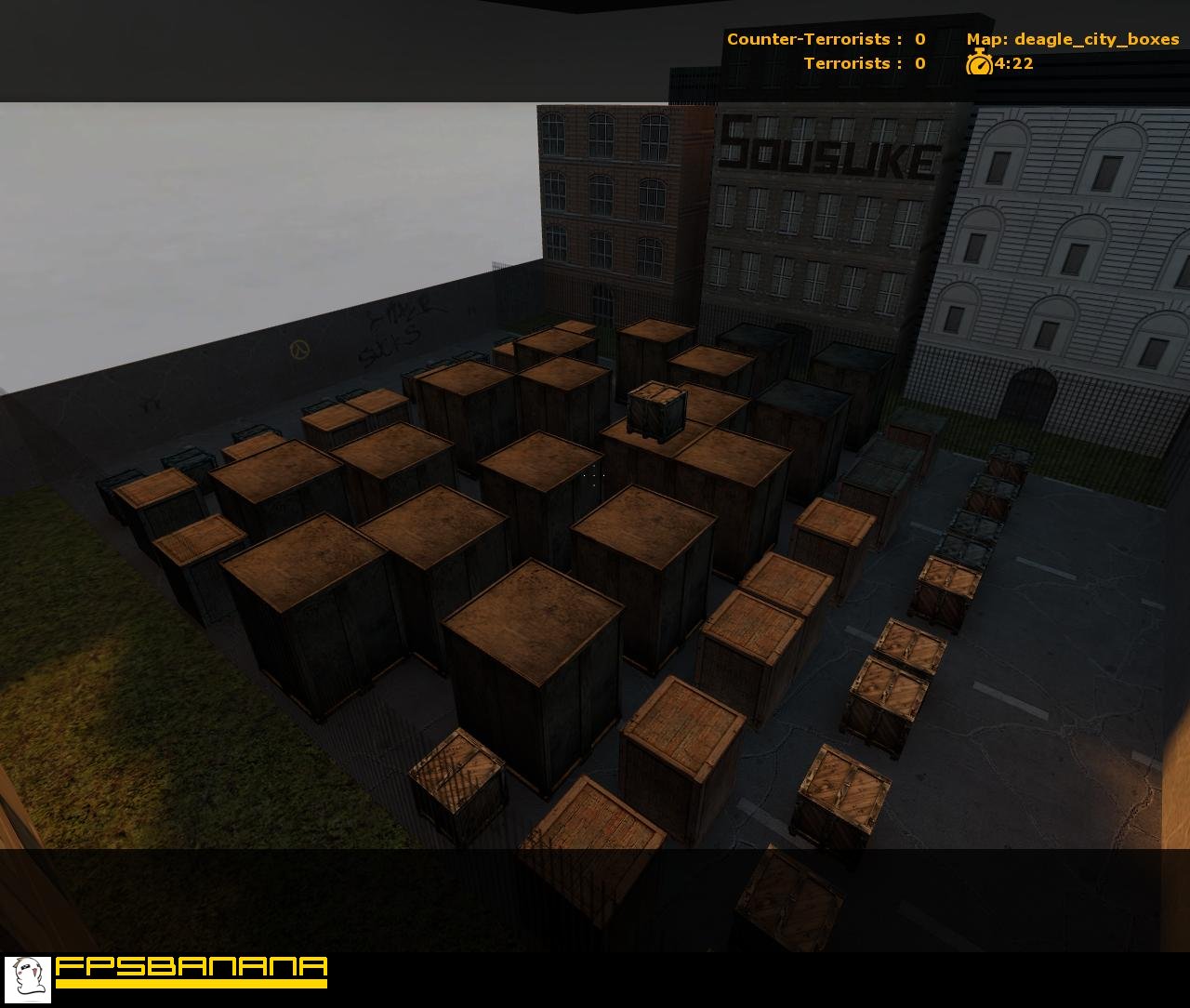Click the crosshair in the screen center

pyautogui.click(x=595, y=476)
